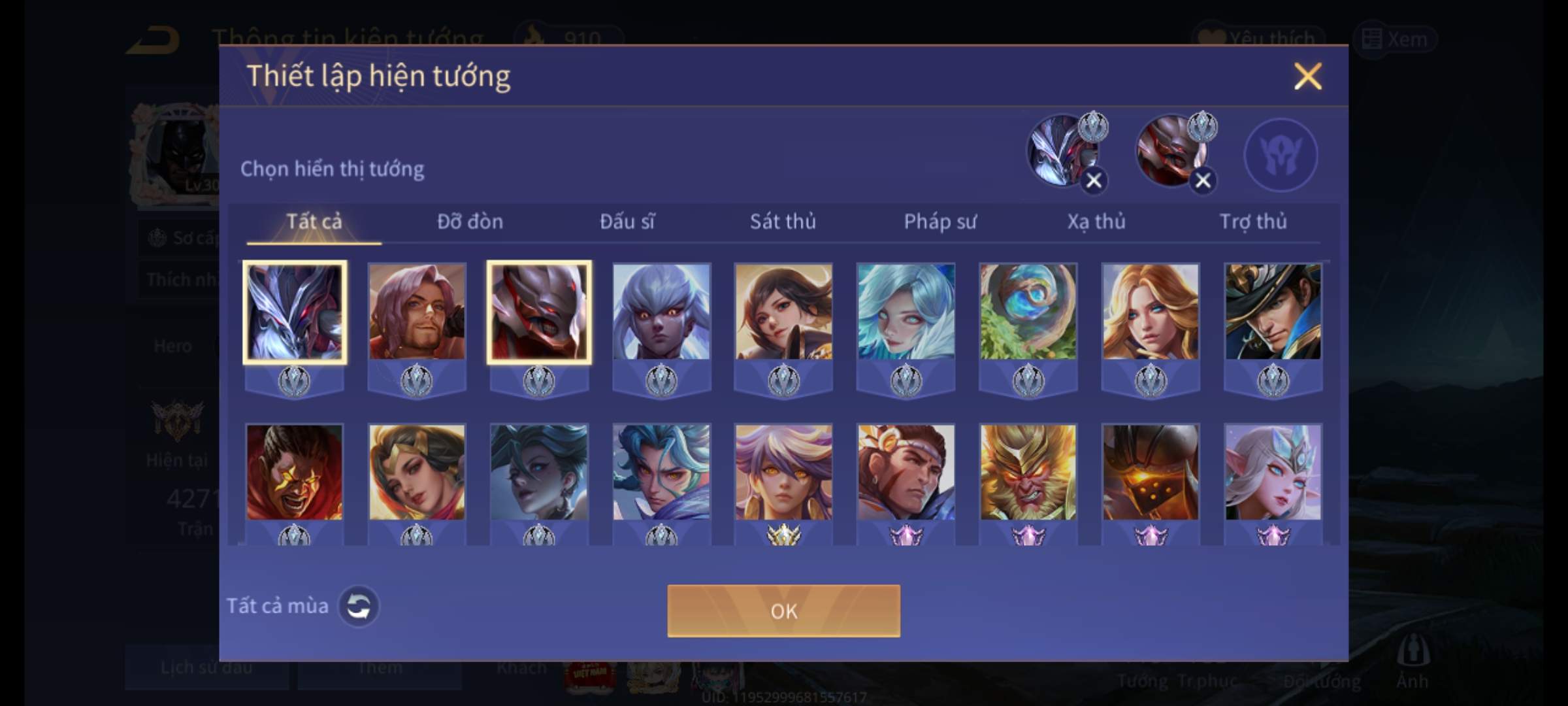Pick the hero with the feathered captain hat
The height and width of the screenshot is (706, 1568).
coord(1273,312)
